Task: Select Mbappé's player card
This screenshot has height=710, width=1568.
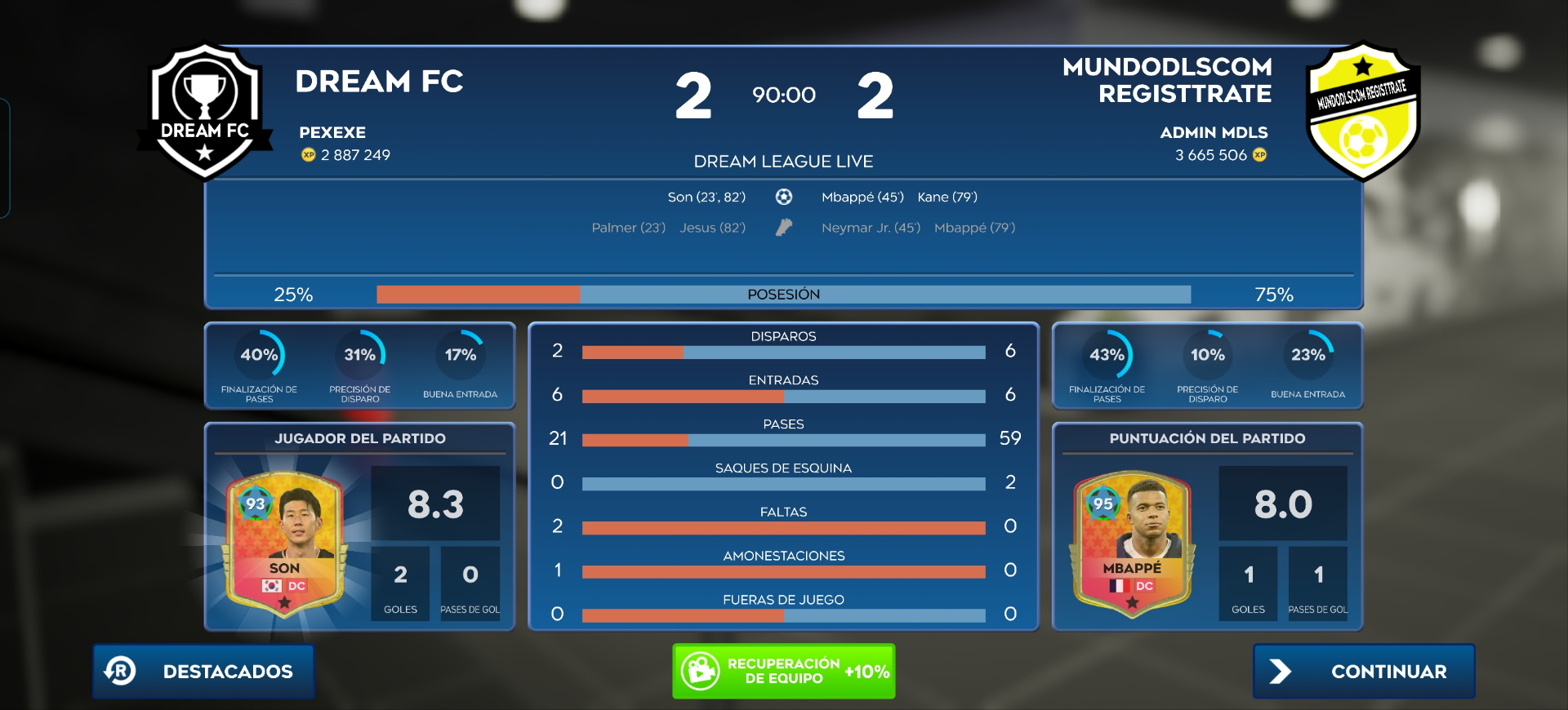Action: point(1132,544)
